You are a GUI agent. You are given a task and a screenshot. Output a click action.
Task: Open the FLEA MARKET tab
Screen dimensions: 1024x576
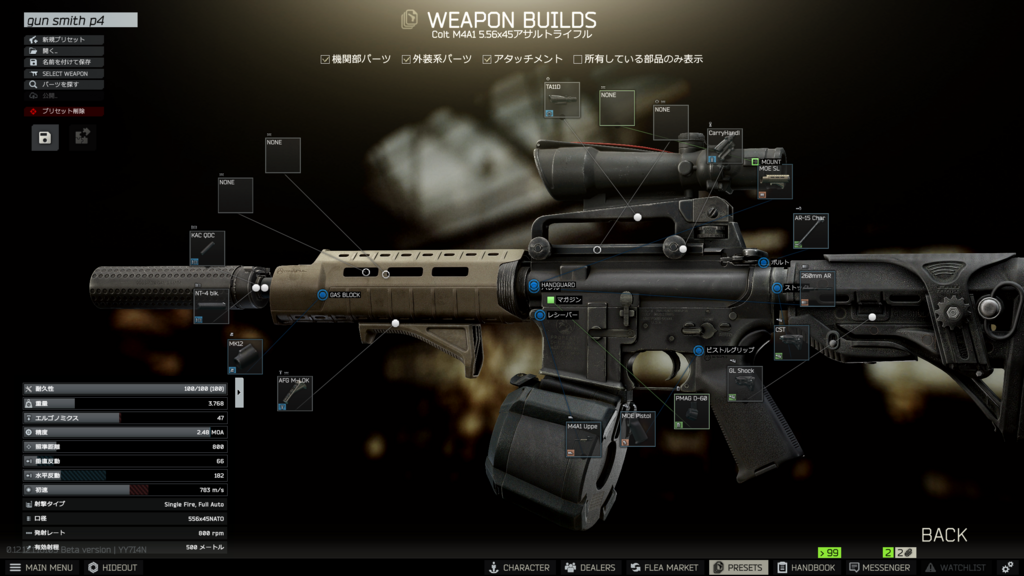pos(663,568)
